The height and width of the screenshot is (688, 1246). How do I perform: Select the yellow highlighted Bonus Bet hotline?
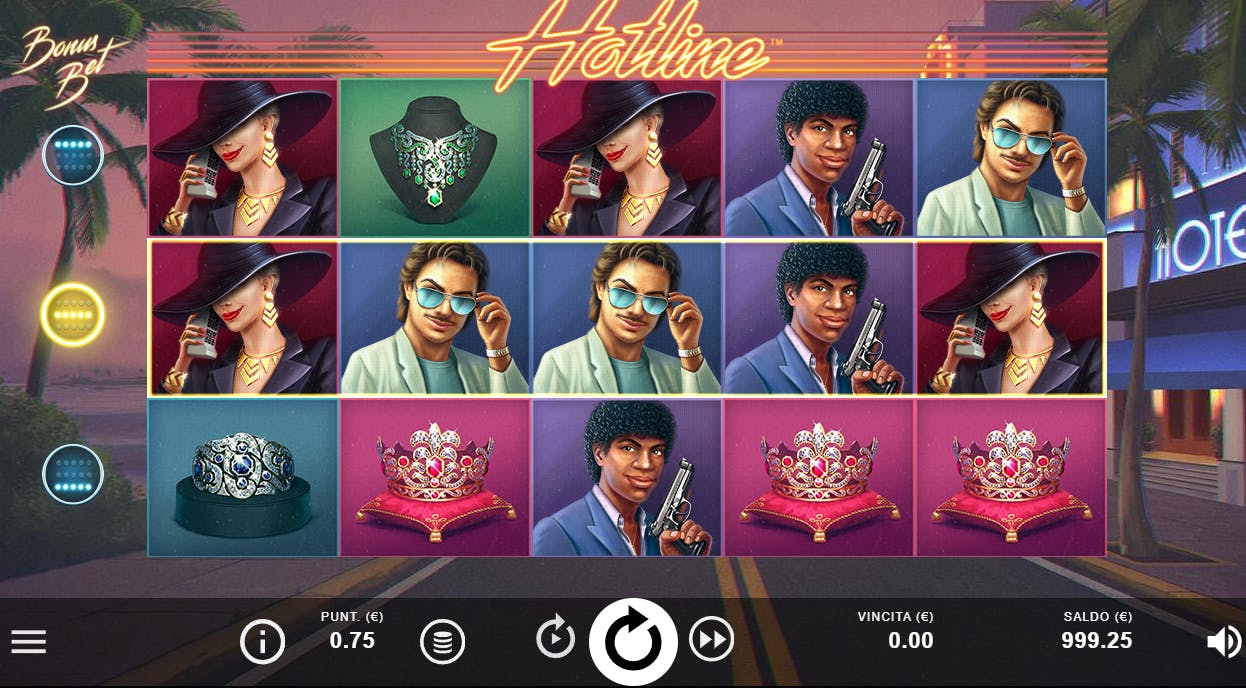[x=73, y=314]
